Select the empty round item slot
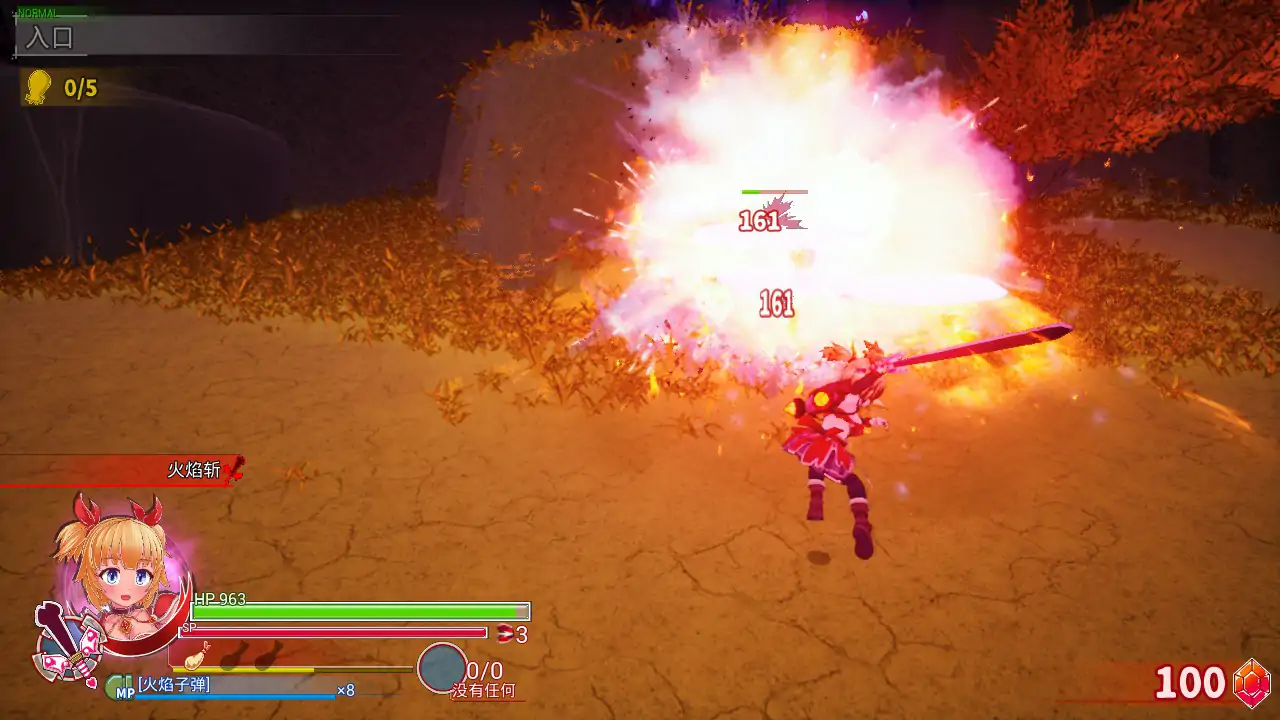1280x720 pixels. click(x=441, y=668)
